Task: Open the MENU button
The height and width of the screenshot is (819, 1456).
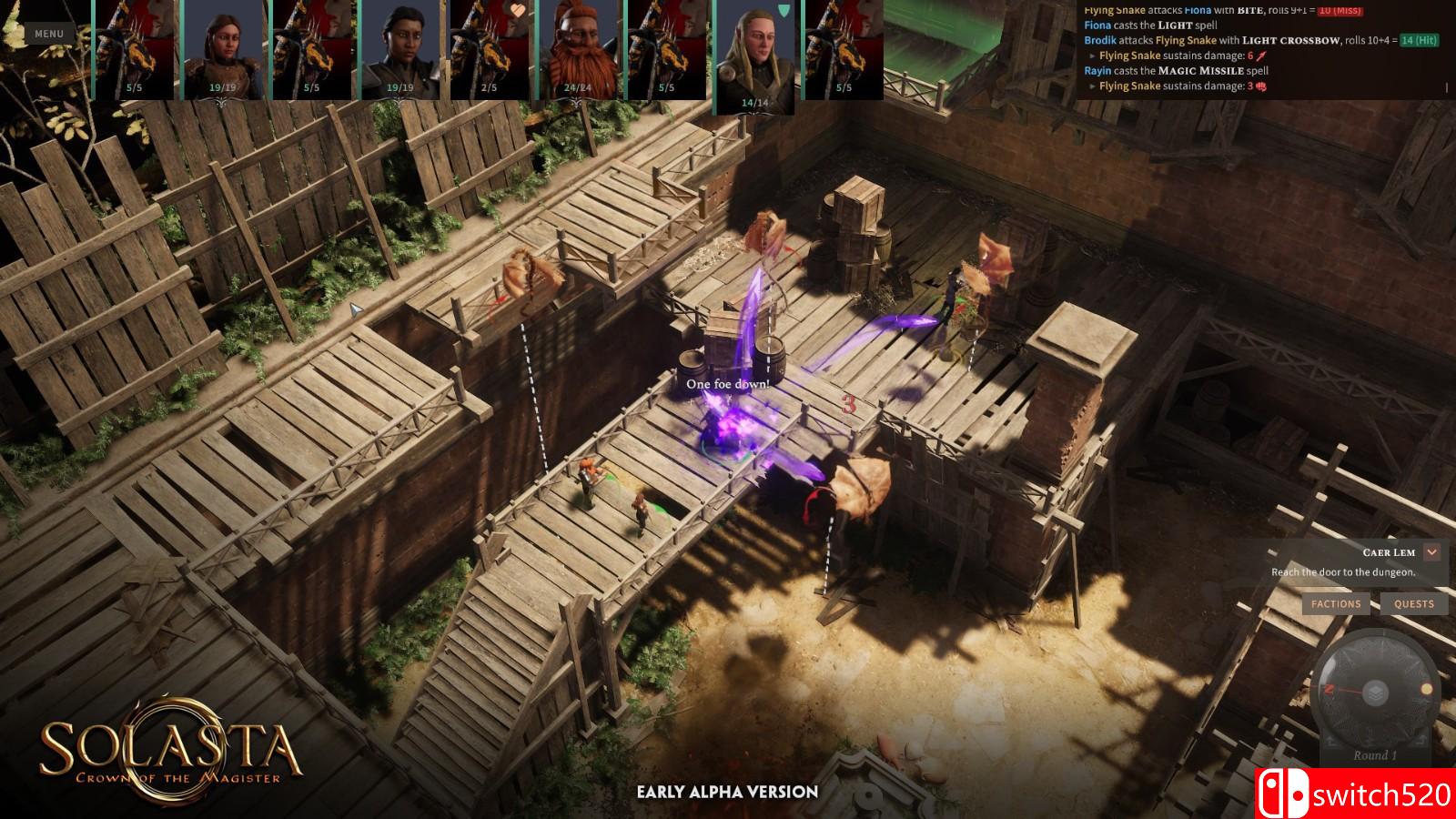Action: click(49, 34)
